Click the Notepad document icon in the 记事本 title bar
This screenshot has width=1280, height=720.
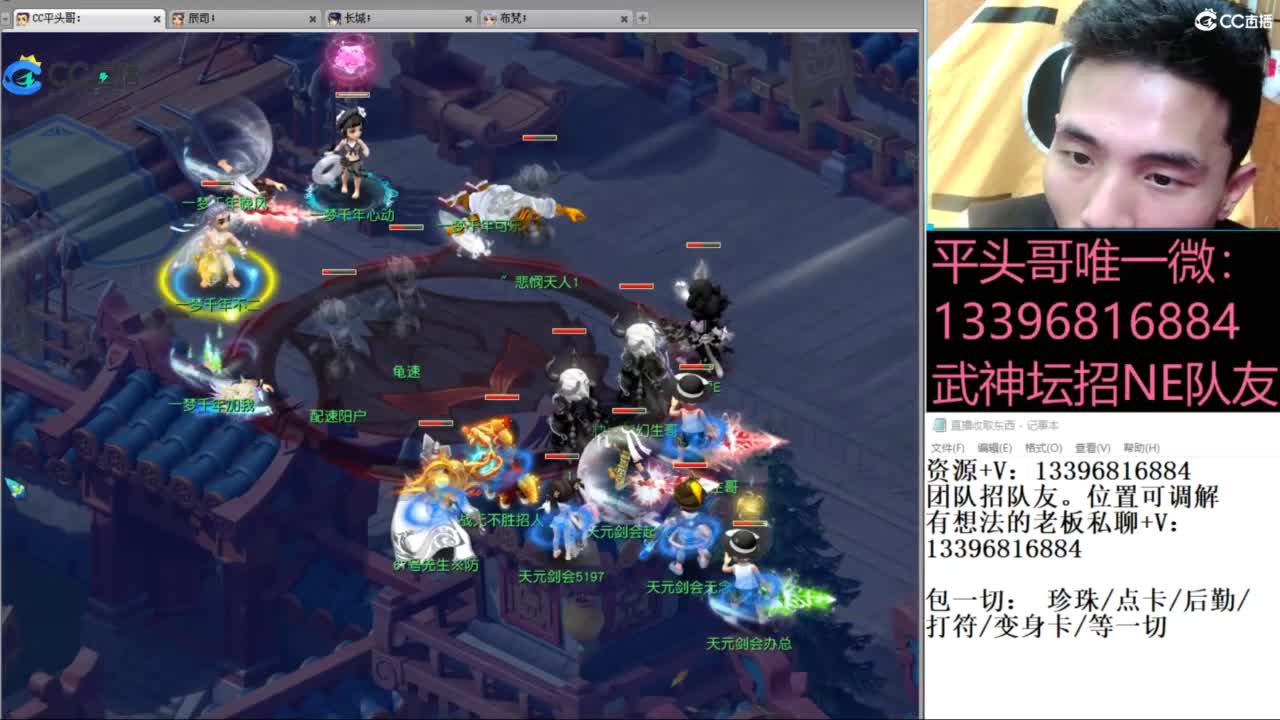(940, 424)
